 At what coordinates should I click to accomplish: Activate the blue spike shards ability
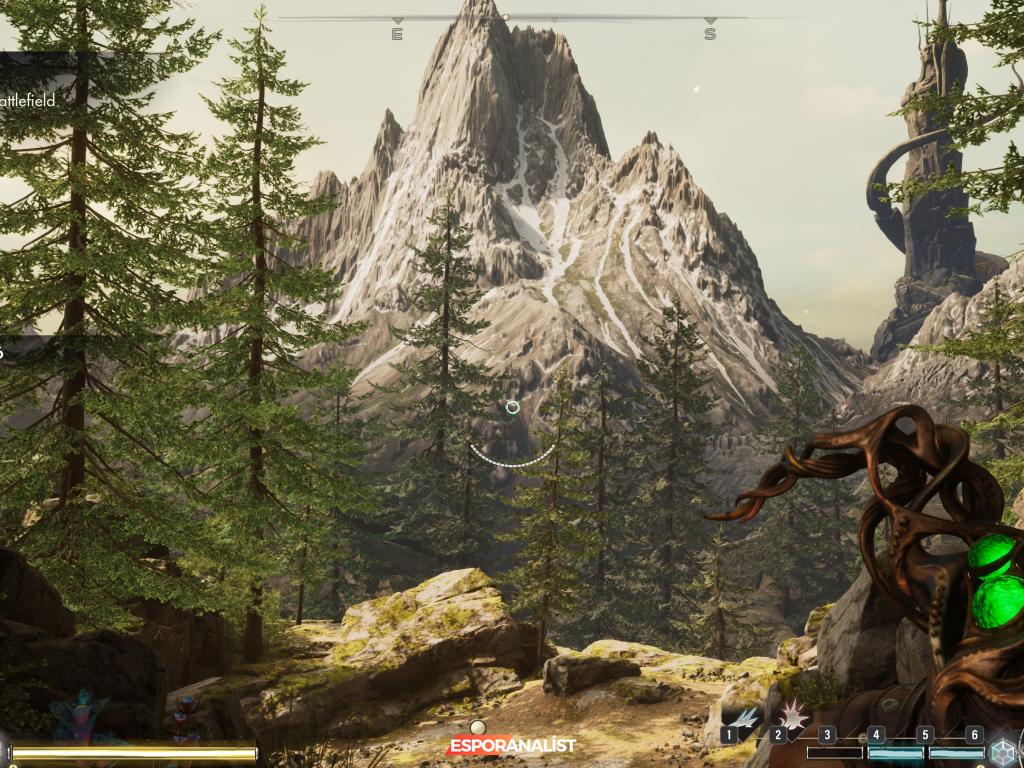[743, 718]
